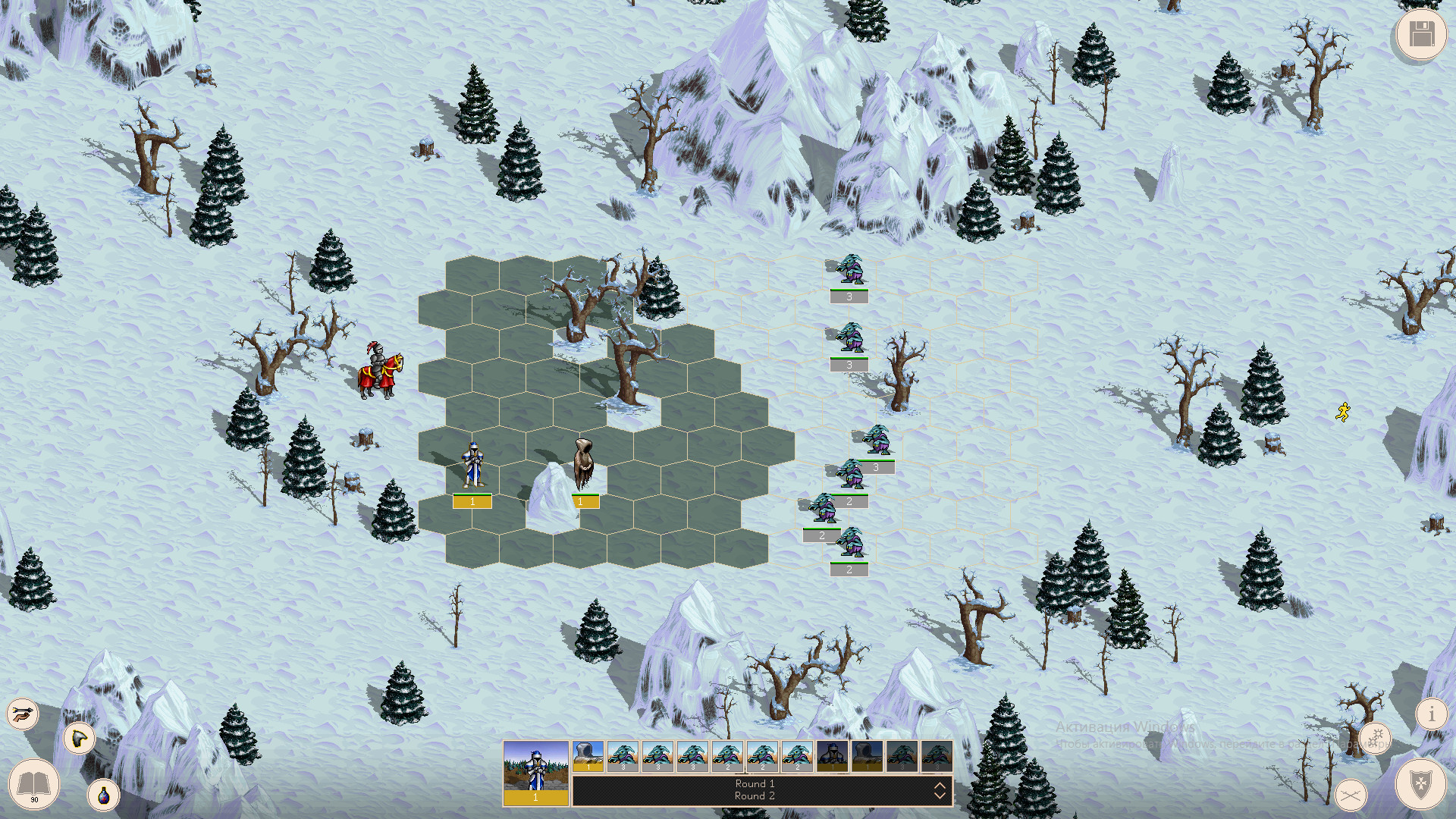Open battle info with the i icon
The width and height of the screenshot is (1456, 819).
(x=1432, y=714)
